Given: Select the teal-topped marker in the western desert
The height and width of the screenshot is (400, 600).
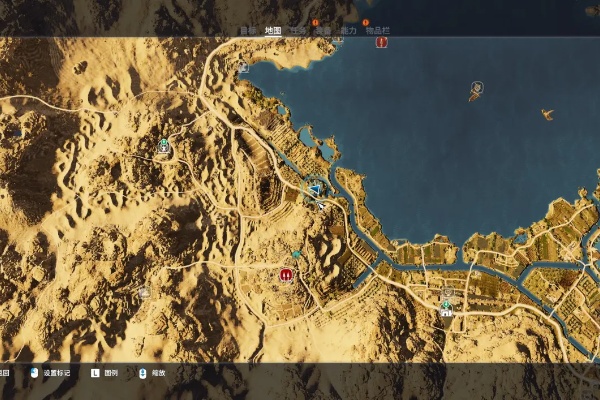Looking at the screenshot, I should [164, 146].
